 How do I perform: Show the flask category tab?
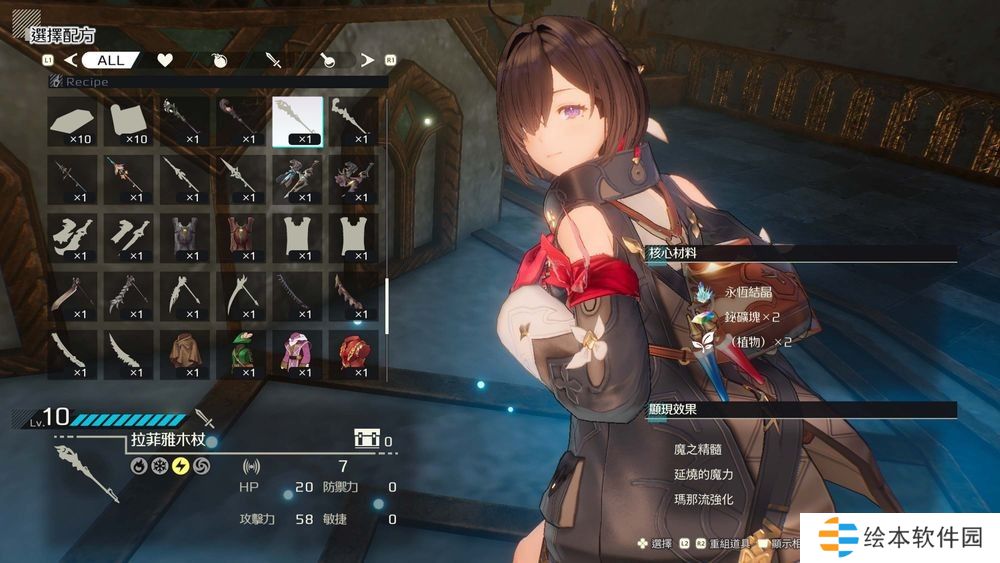point(329,60)
